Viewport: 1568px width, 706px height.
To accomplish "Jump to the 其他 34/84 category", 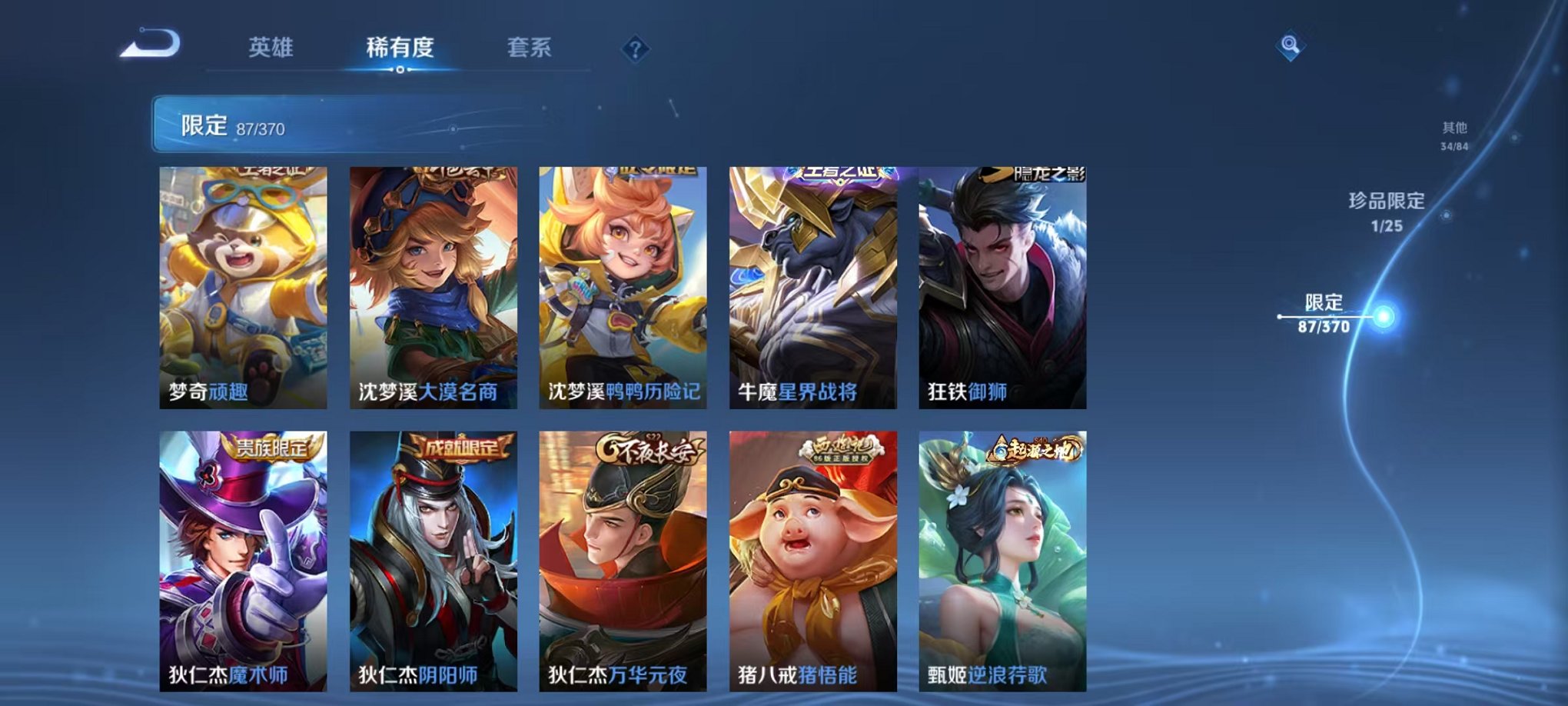I will point(1455,133).
